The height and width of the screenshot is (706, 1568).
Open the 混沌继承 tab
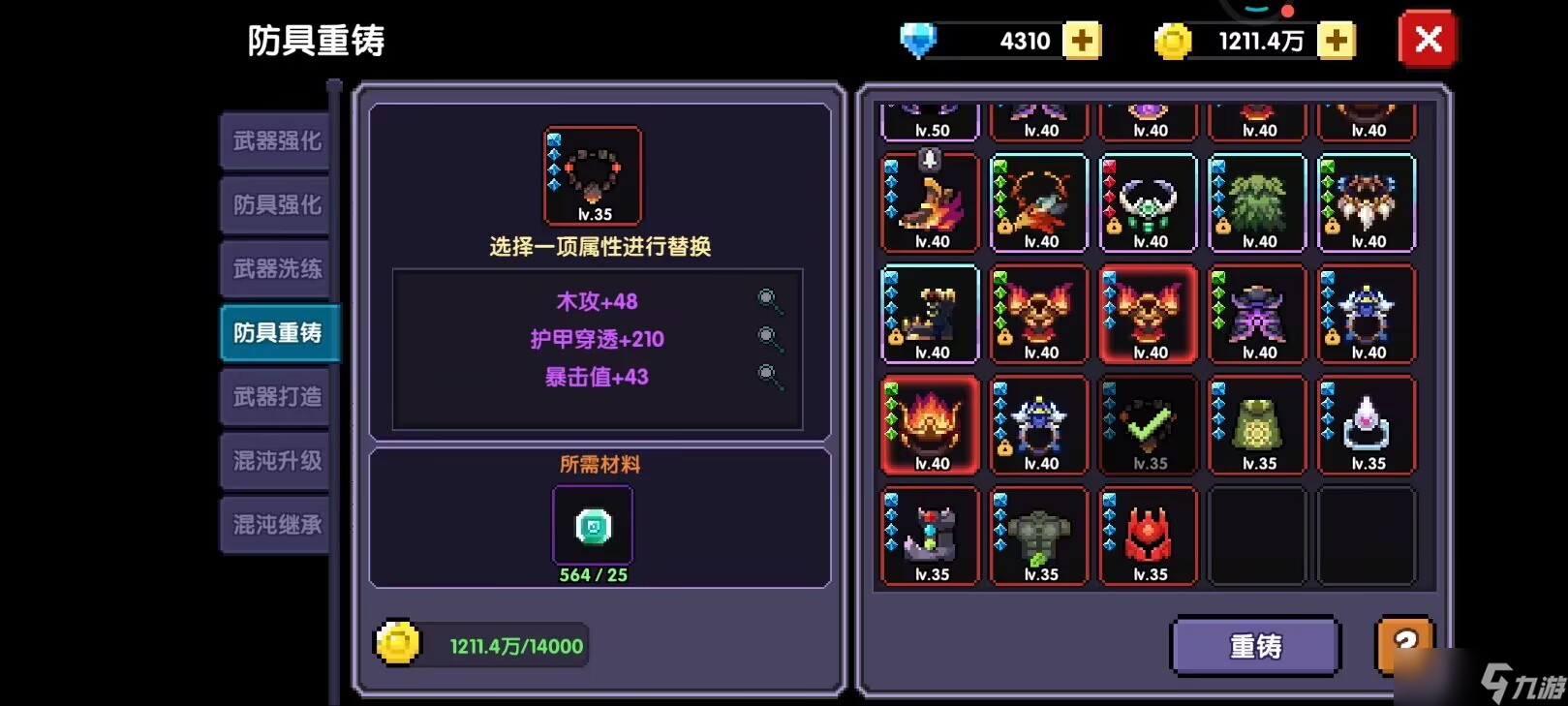click(275, 524)
